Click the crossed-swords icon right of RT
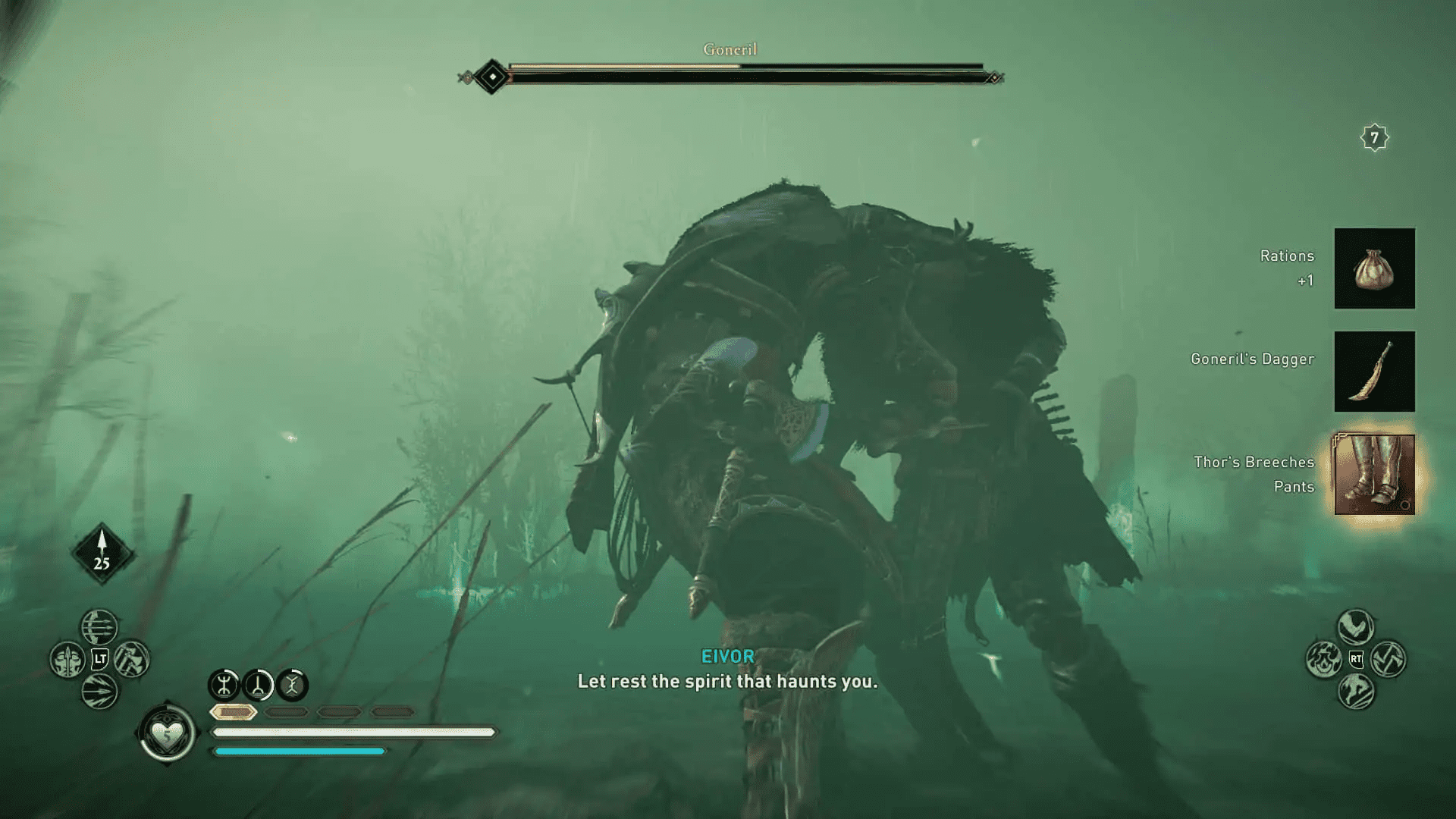Viewport: 1456px width, 819px height. pyautogui.click(x=1389, y=660)
